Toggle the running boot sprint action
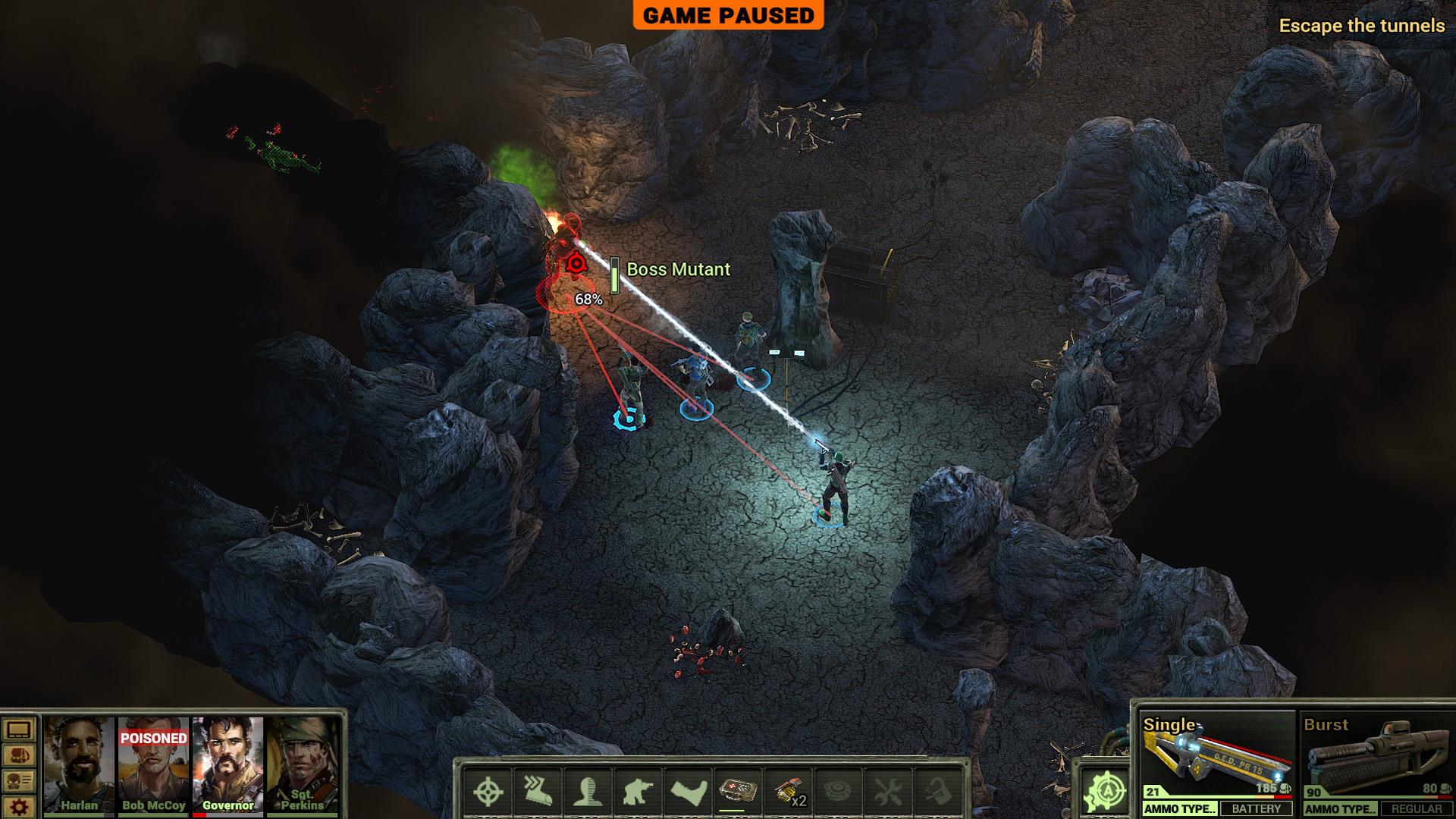This screenshot has width=1456, height=819. (538, 792)
